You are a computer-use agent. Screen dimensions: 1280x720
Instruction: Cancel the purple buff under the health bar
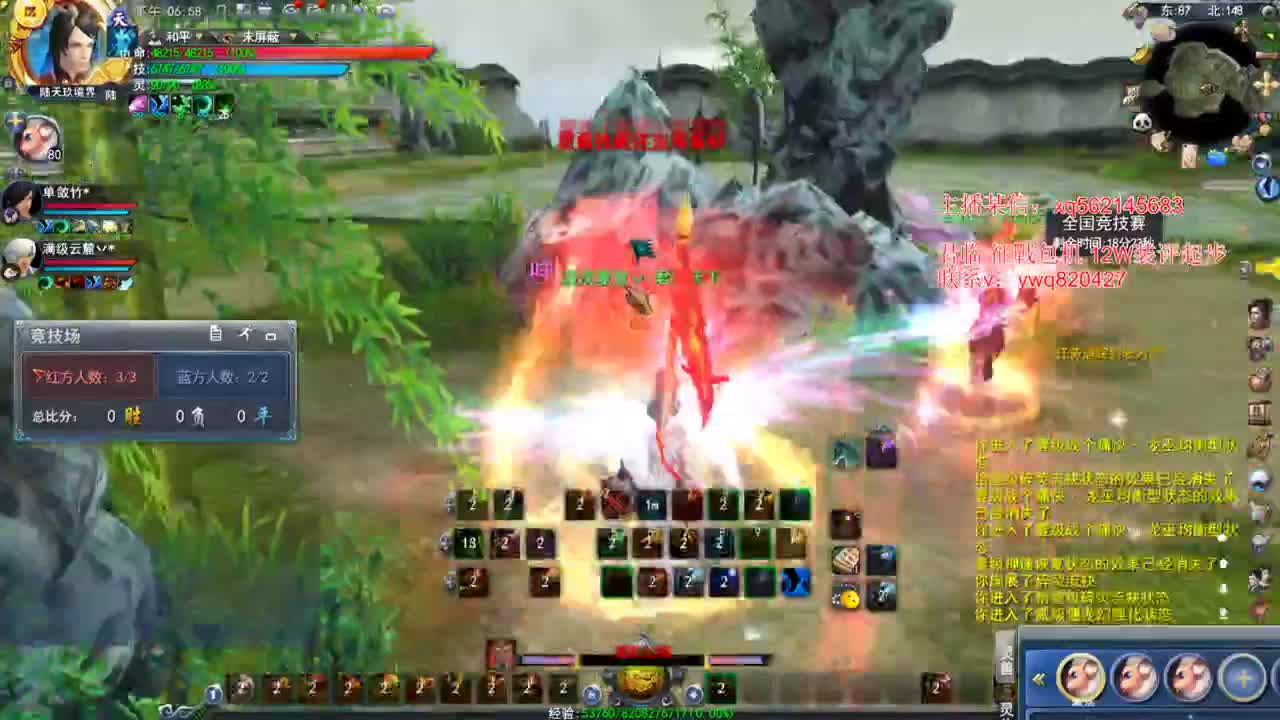click(x=136, y=106)
